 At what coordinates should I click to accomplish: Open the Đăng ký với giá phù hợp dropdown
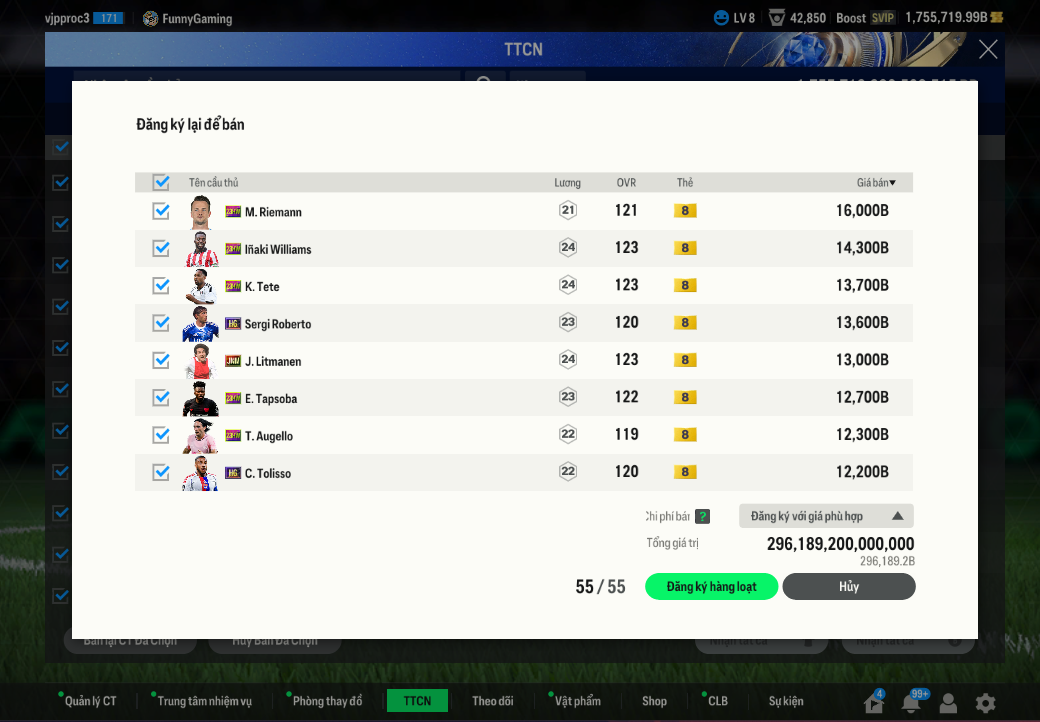coord(826,516)
